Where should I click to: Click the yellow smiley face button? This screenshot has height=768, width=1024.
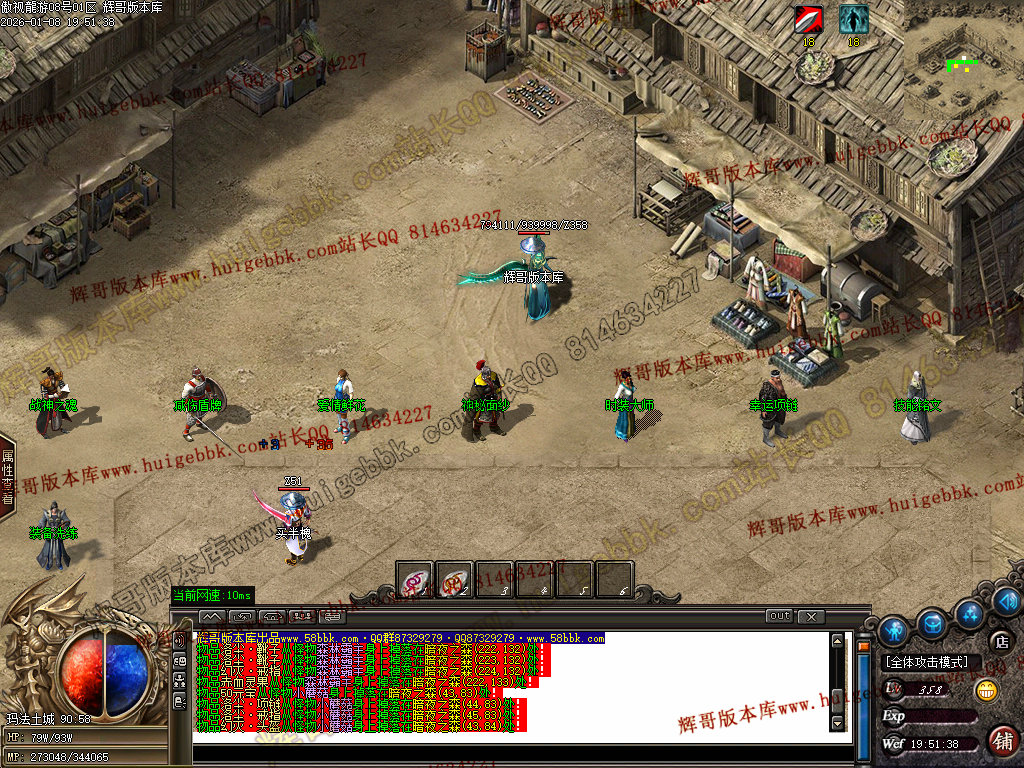click(x=986, y=690)
